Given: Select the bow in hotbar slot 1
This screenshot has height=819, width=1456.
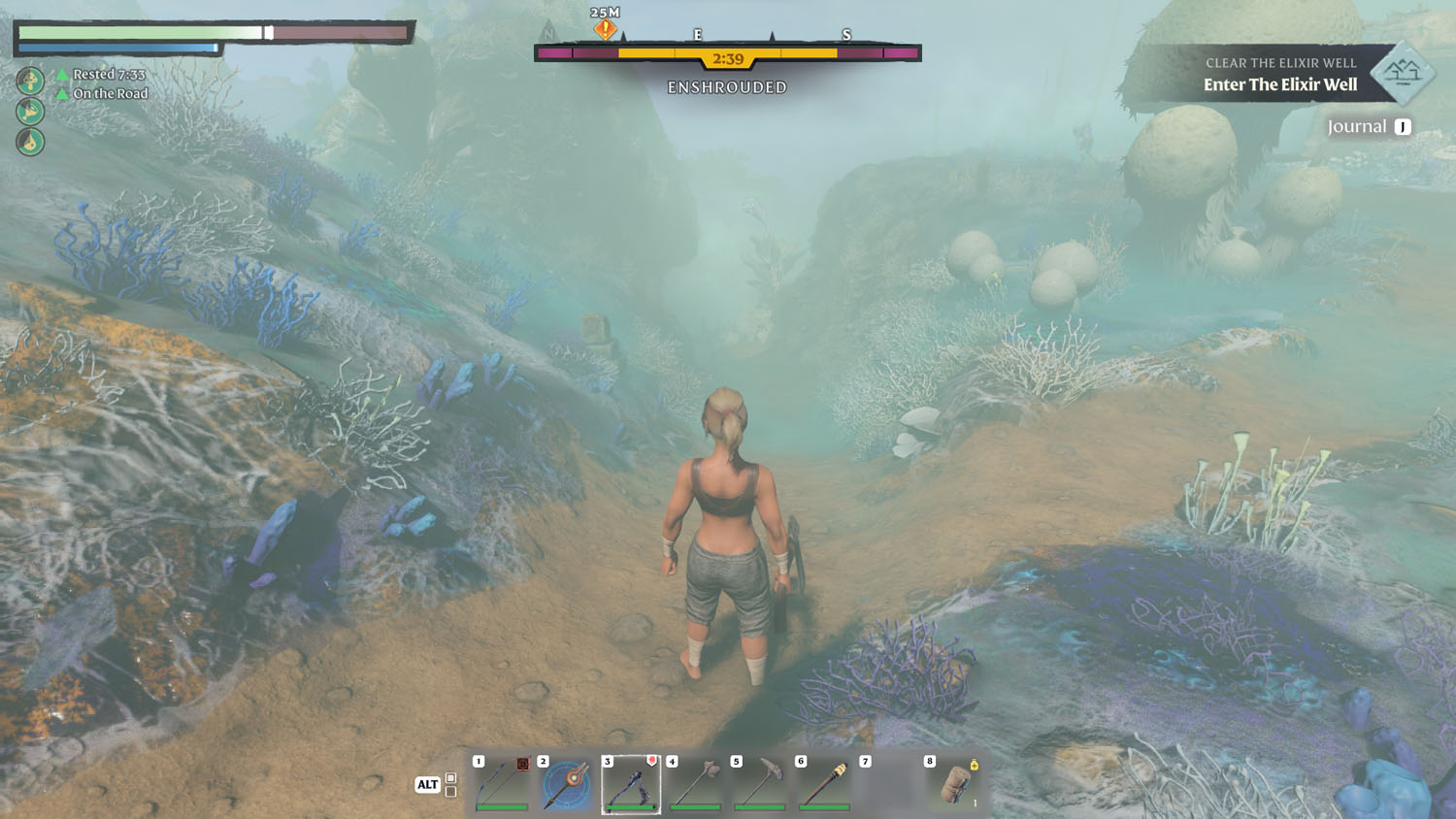Looking at the screenshot, I should tap(502, 784).
